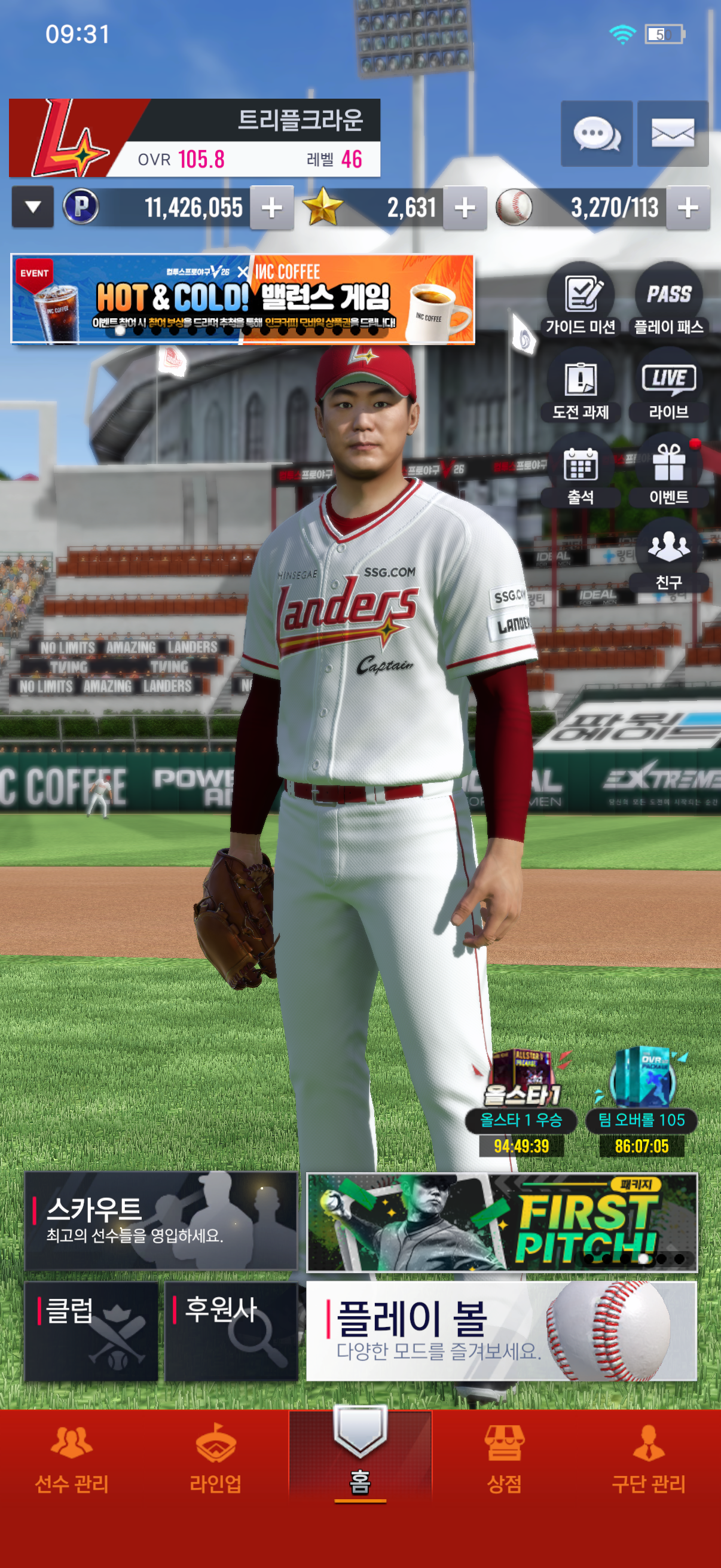Expand the dropdown arrow beside points
The image size is (721, 1568).
click(33, 208)
